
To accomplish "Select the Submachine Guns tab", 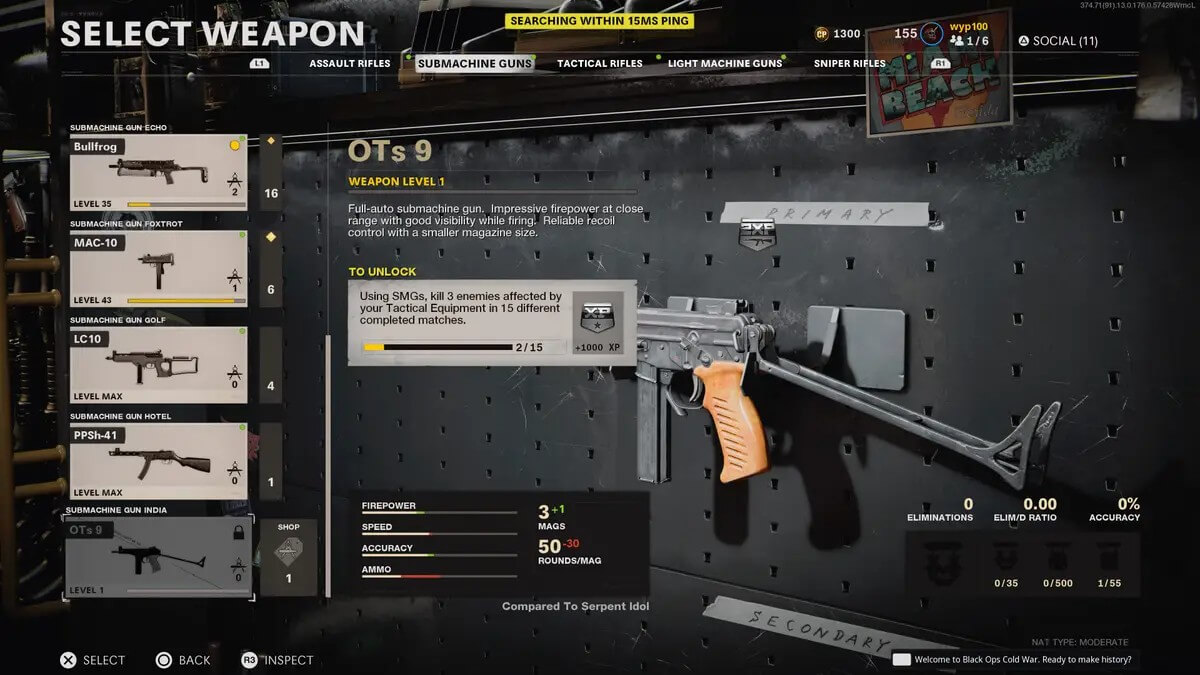I will [x=475, y=63].
